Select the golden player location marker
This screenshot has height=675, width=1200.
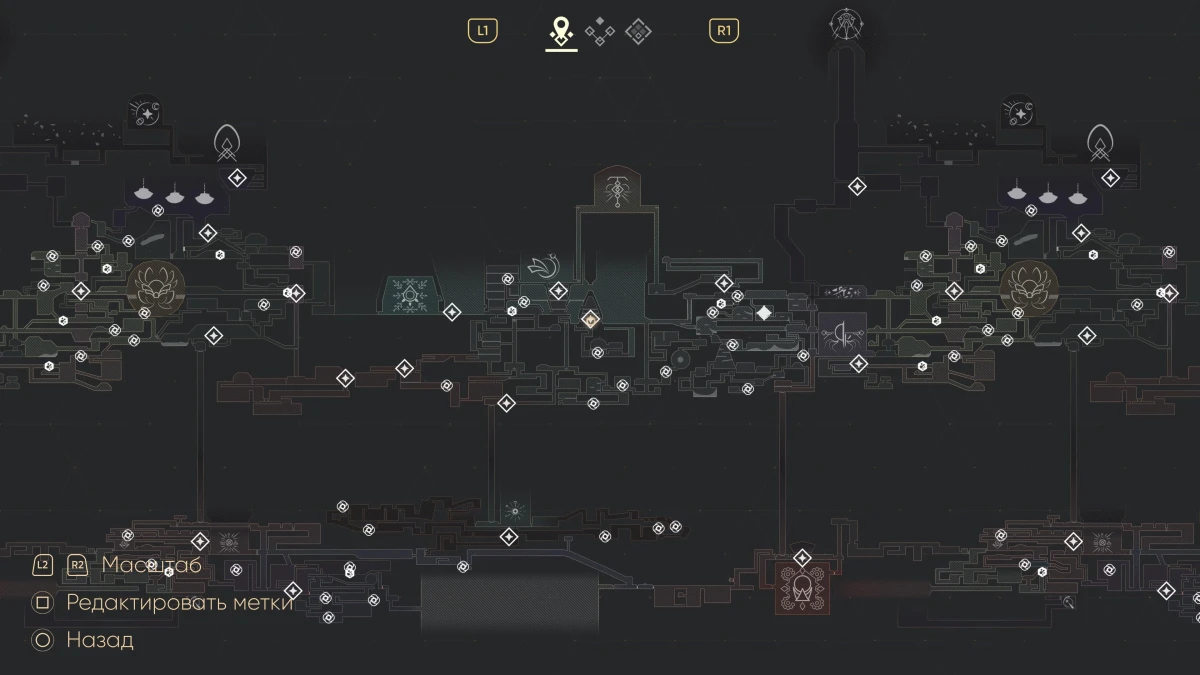click(590, 319)
